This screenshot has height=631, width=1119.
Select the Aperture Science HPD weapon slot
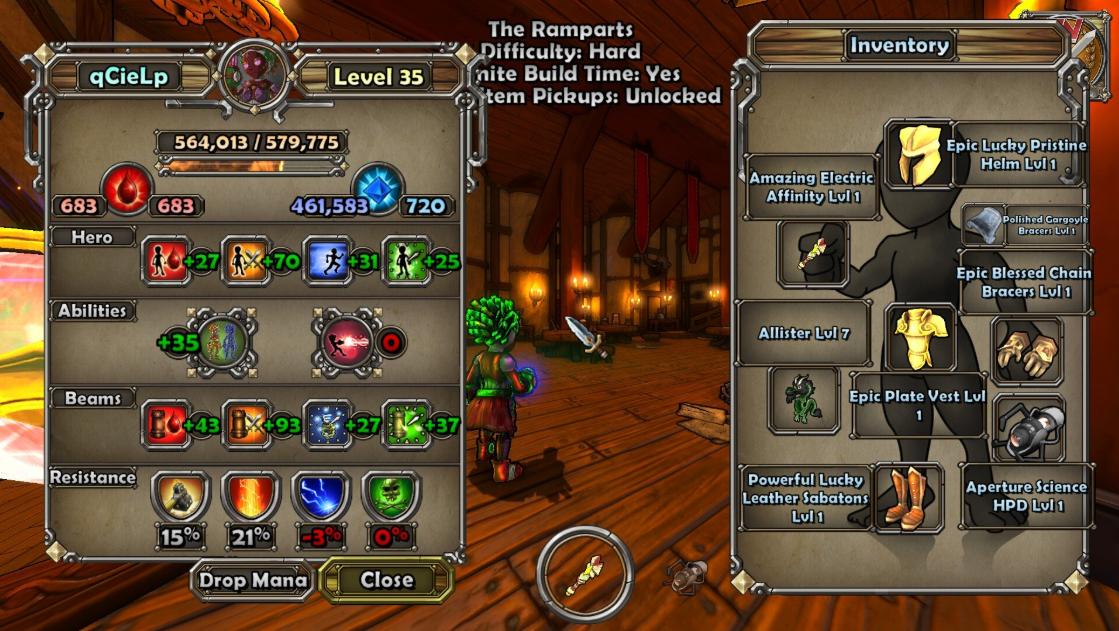coord(1027,429)
